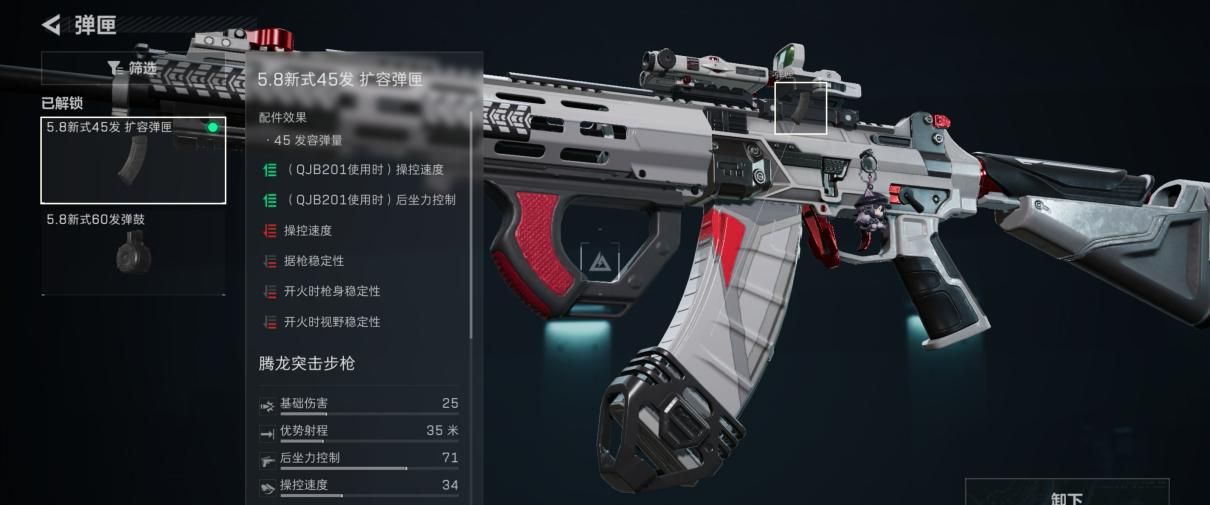Click the 卸下 unequip button
The height and width of the screenshot is (505, 1210).
pos(1066,495)
